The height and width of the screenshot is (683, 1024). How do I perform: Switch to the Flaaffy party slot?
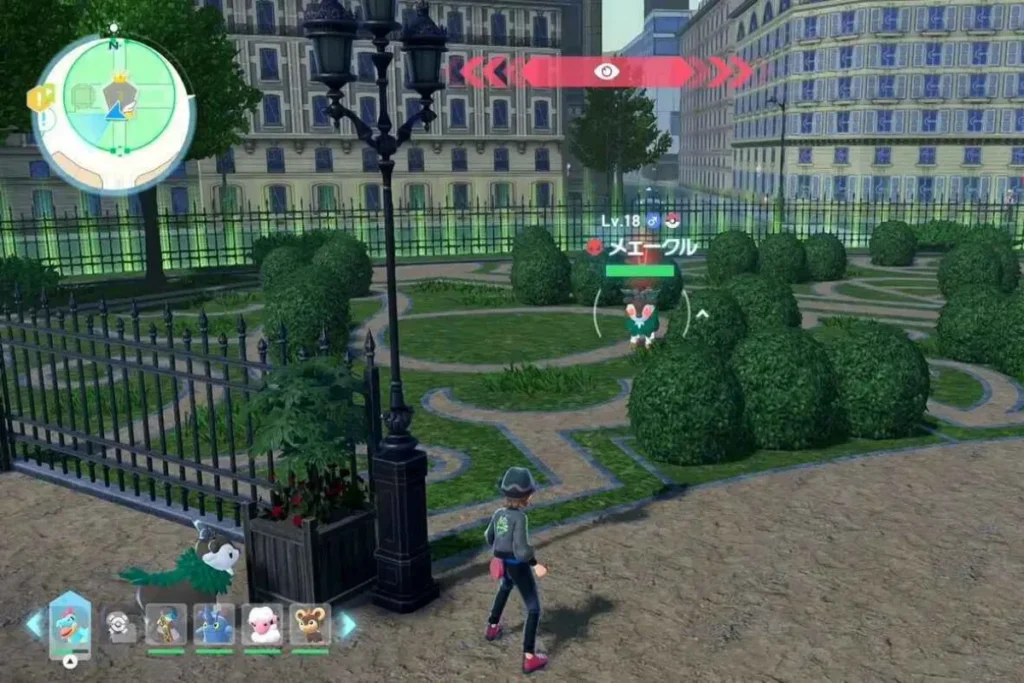262,624
